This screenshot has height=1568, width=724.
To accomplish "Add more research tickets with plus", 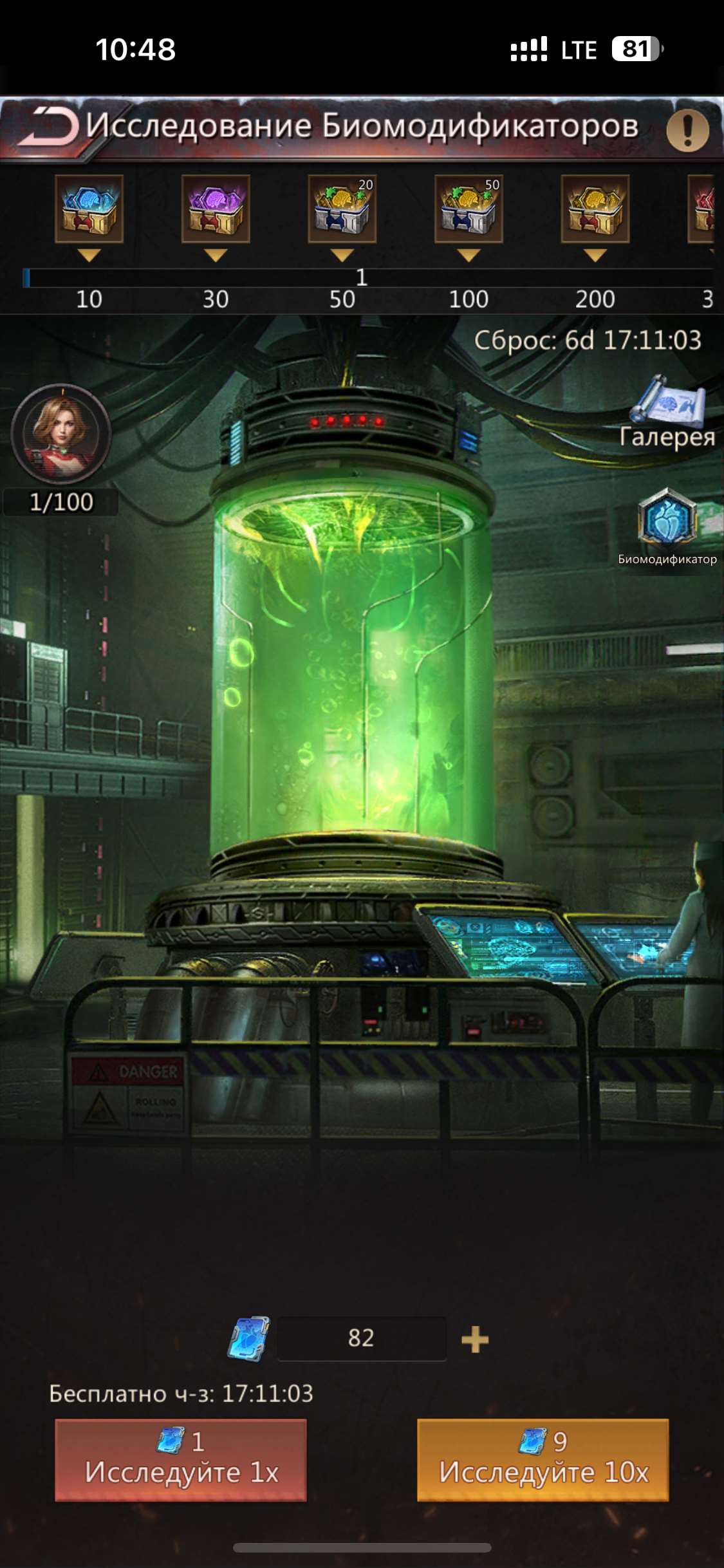I will coord(475,1339).
